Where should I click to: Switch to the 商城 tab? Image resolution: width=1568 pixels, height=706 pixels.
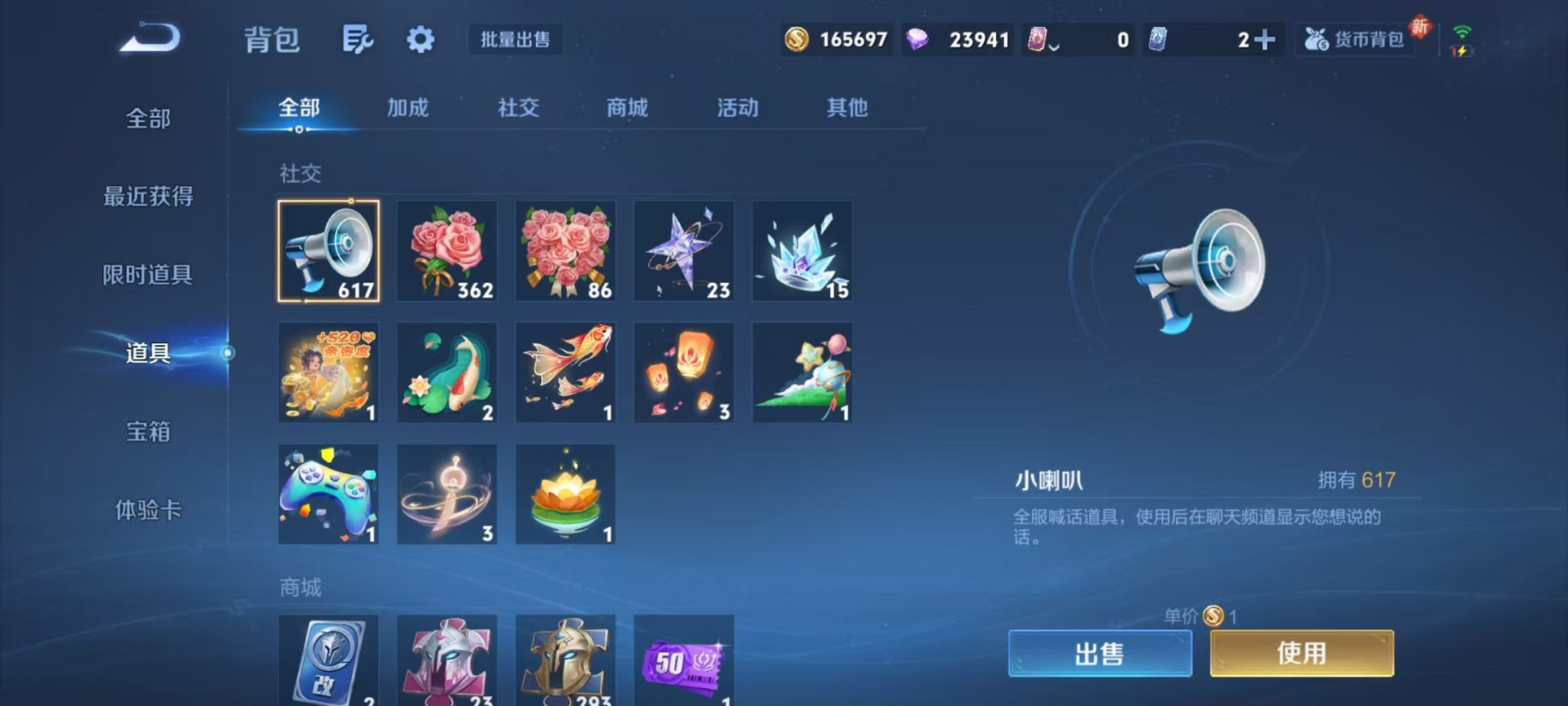click(x=627, y=108)
